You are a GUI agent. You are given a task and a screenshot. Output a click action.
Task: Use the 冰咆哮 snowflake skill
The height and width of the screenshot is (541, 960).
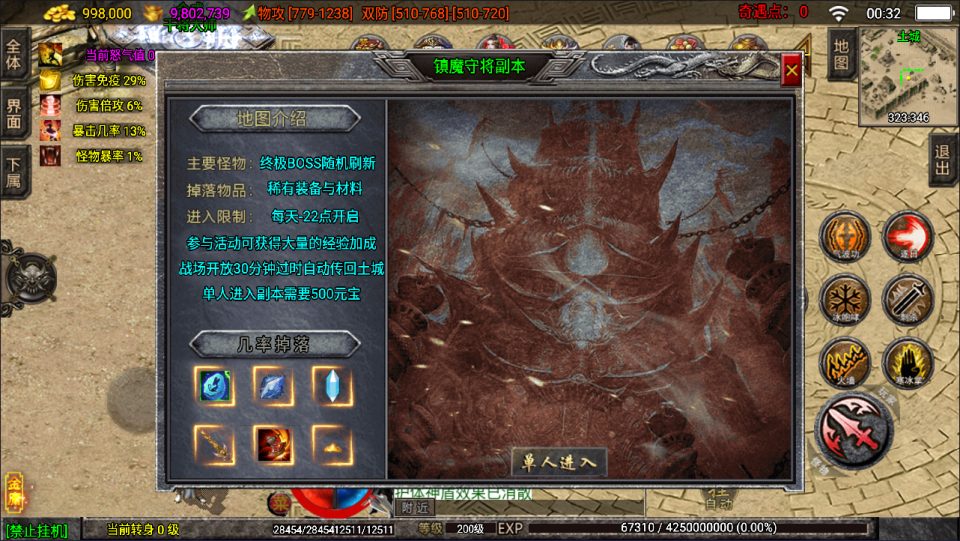pos(843,299)
